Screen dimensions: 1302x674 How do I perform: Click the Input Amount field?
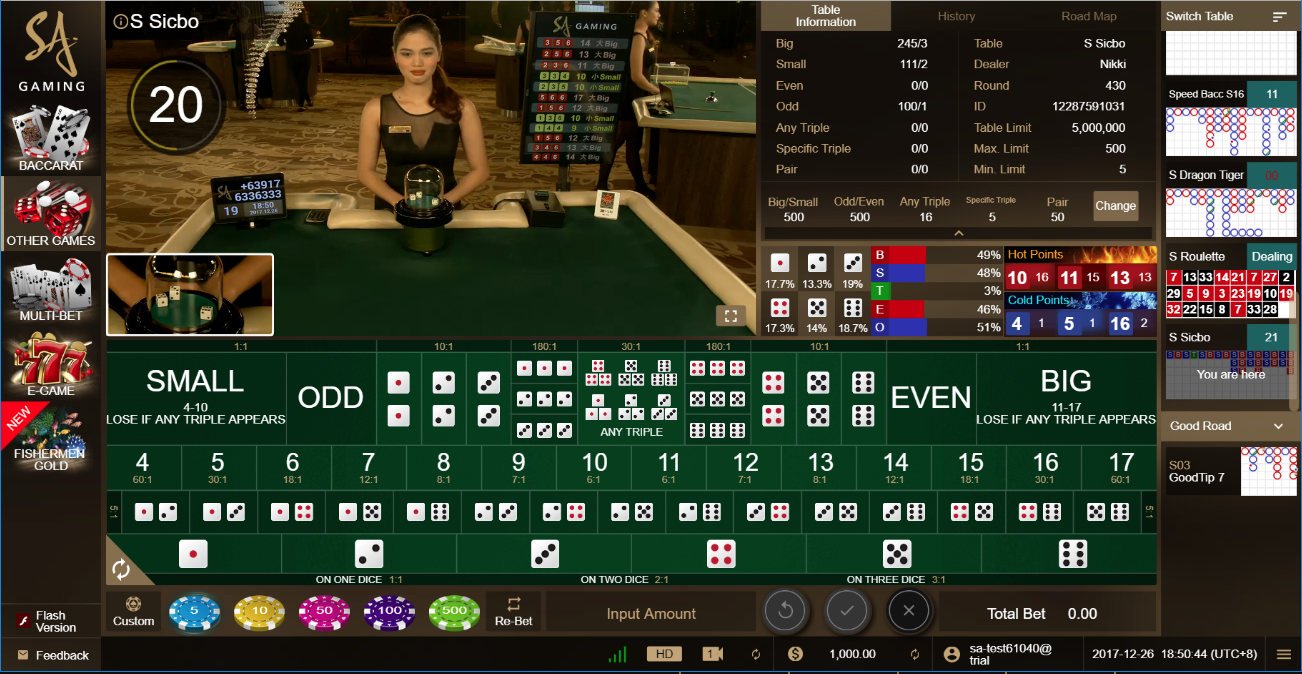(651, 614)
